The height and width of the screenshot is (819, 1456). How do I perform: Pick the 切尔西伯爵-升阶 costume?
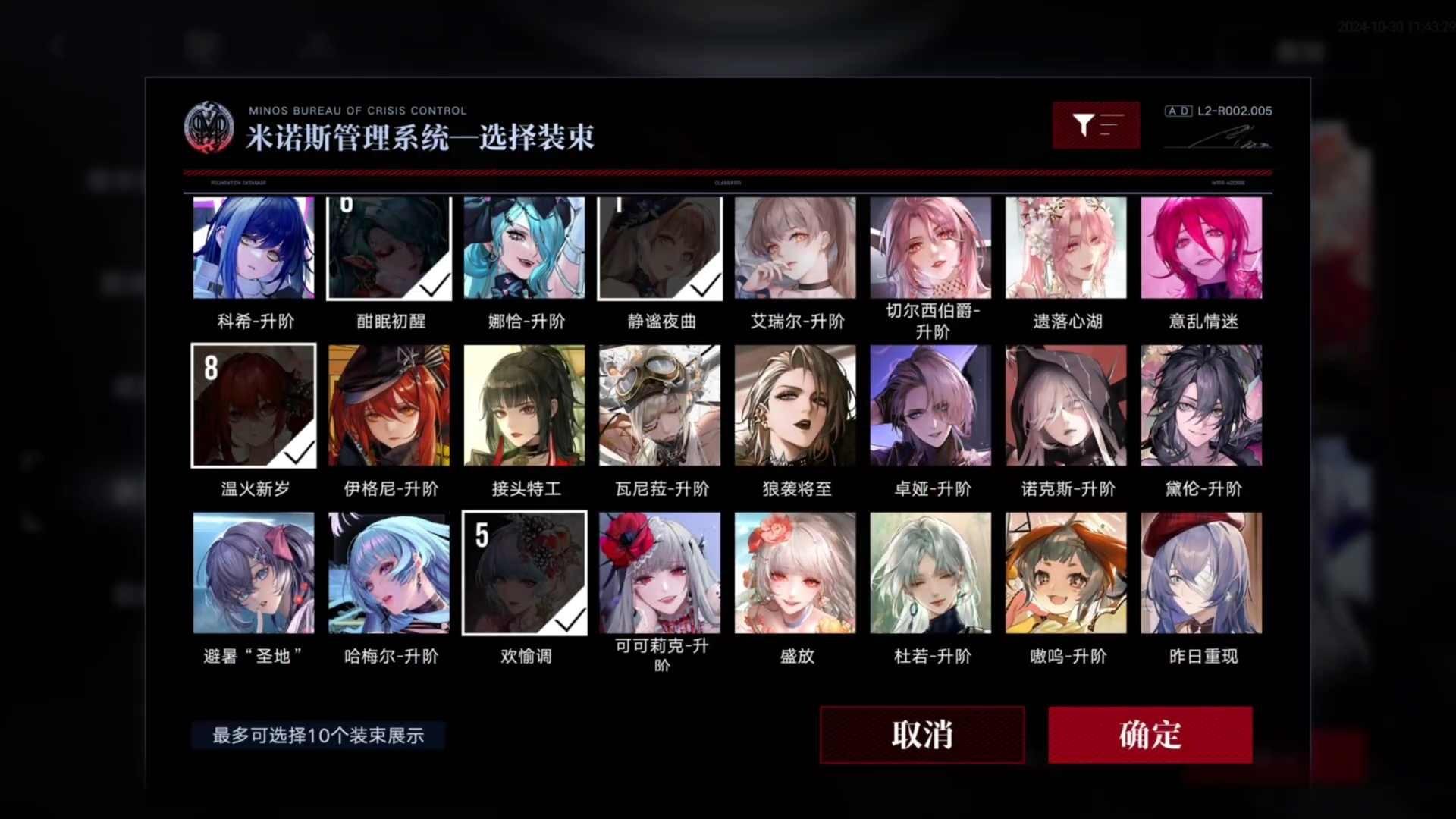pos(930,247)
